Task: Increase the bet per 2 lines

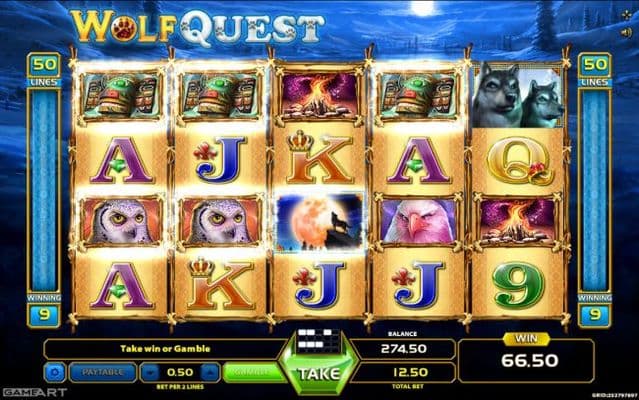Action: (x=212, y=371)
